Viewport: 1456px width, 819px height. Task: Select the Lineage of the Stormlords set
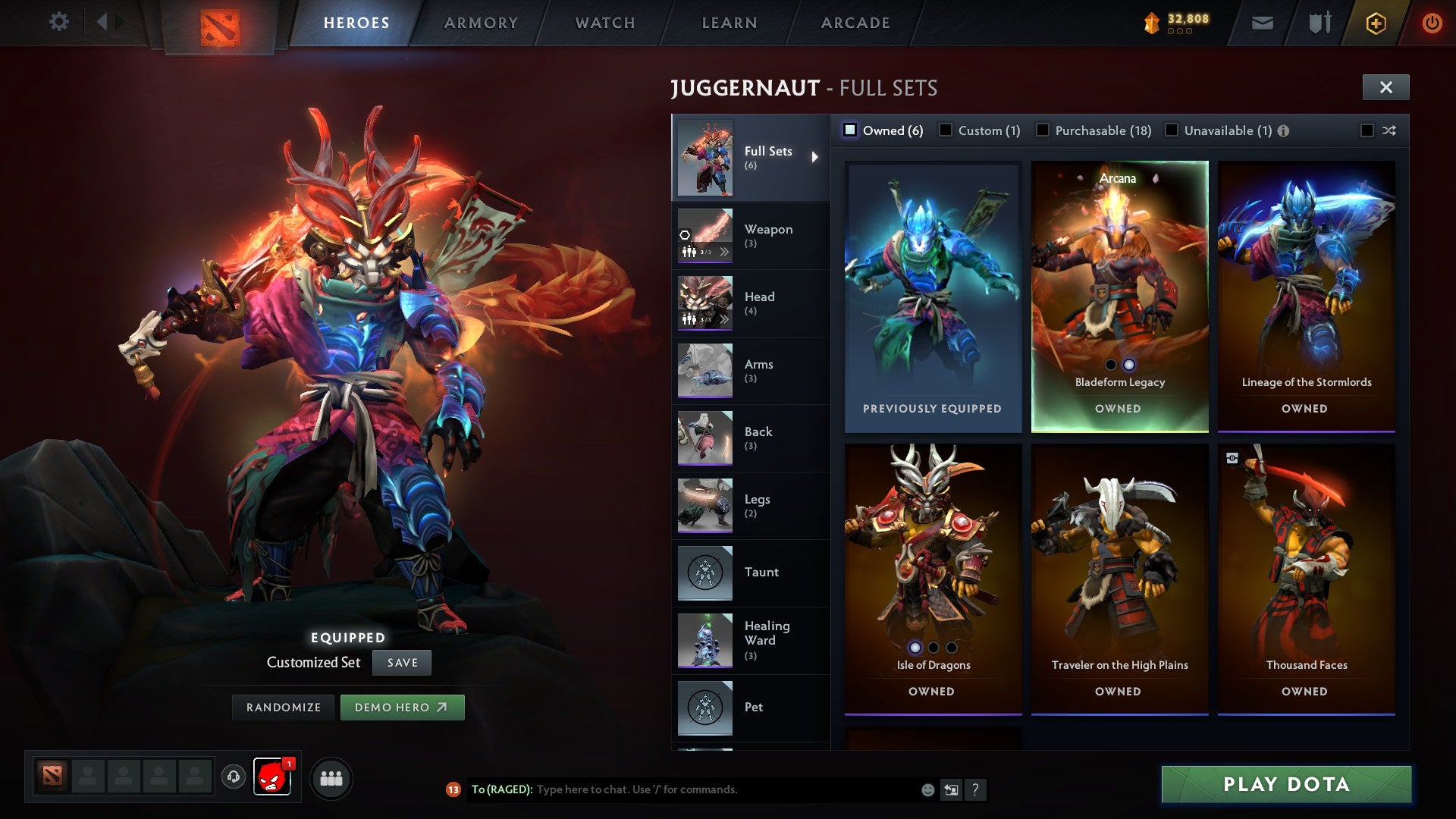coord(1306,296)
